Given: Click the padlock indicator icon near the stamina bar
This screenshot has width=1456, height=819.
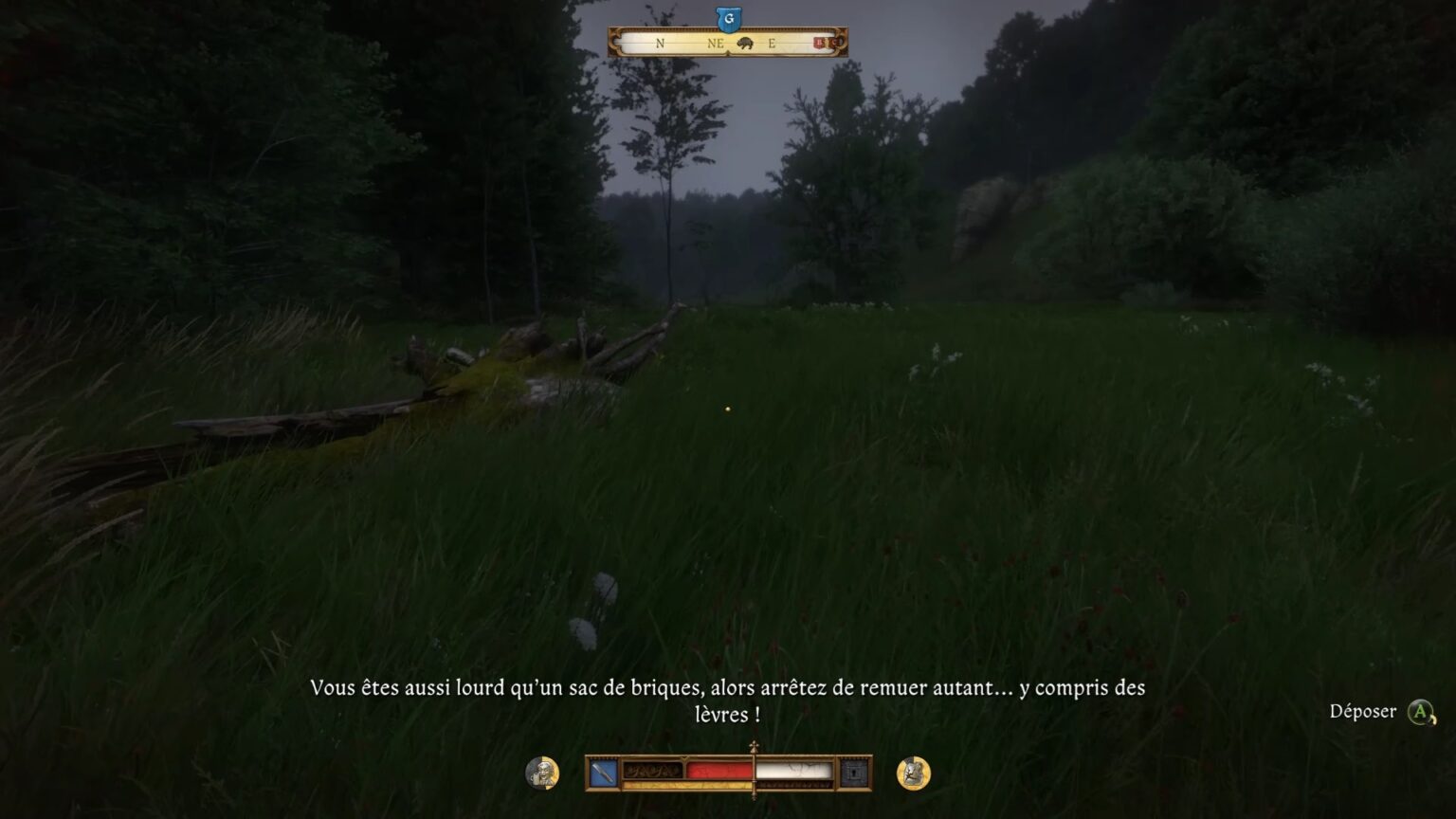Looking at the screenshot, I should (x=855, y=771).
